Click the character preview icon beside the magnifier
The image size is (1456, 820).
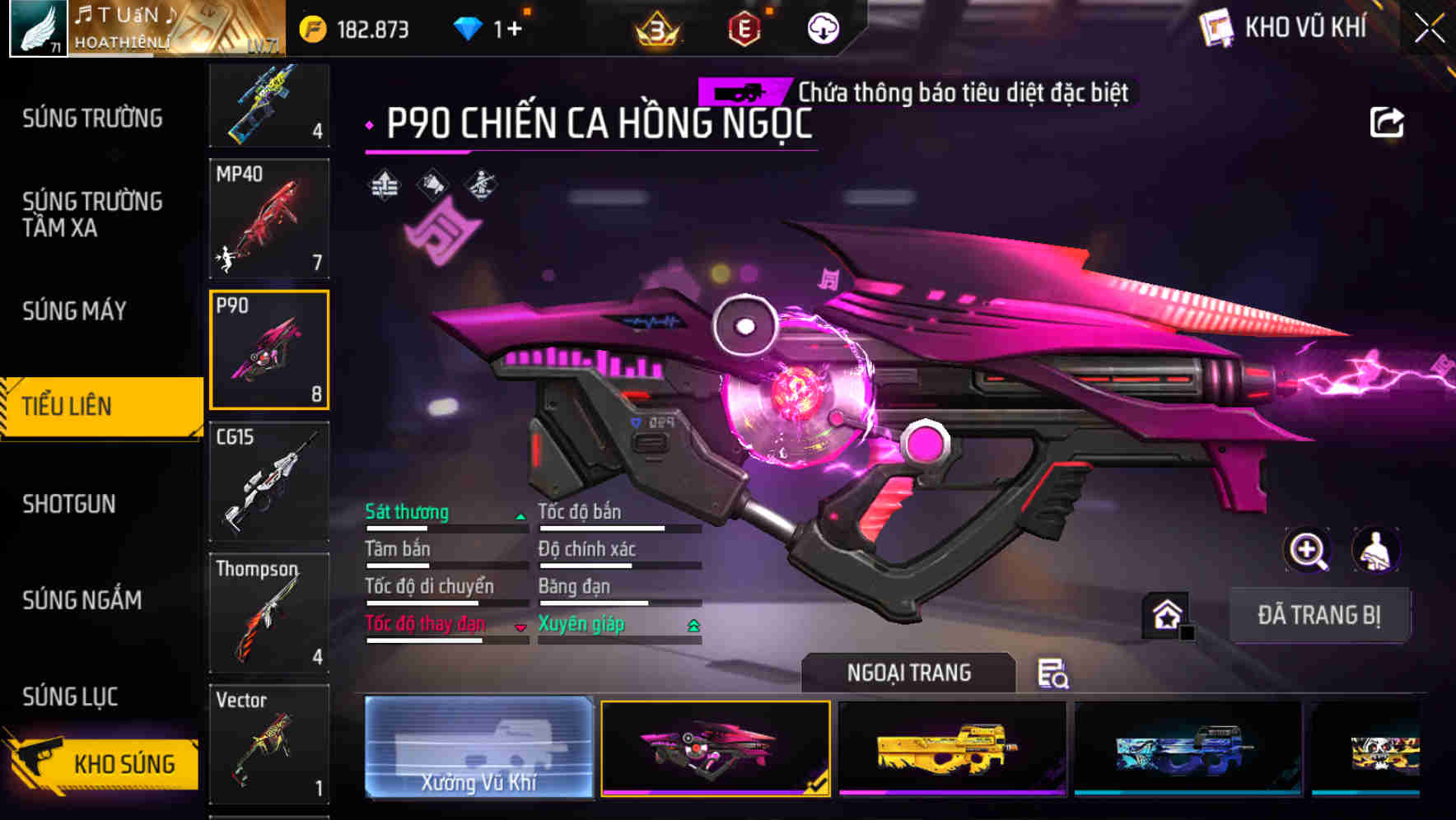tap(1377, 550)
